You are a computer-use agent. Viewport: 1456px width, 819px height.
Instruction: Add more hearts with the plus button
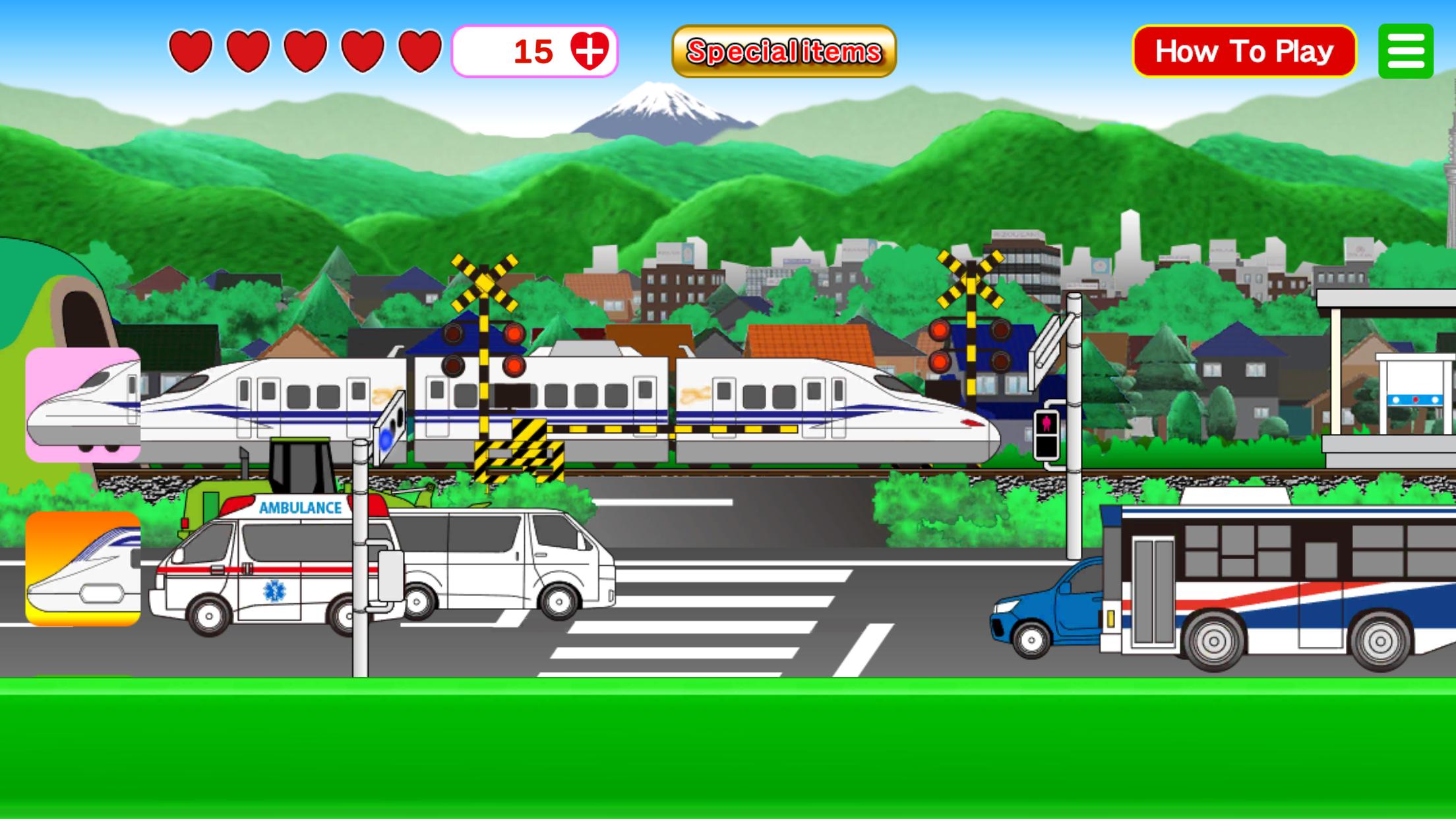coord(589,51)
